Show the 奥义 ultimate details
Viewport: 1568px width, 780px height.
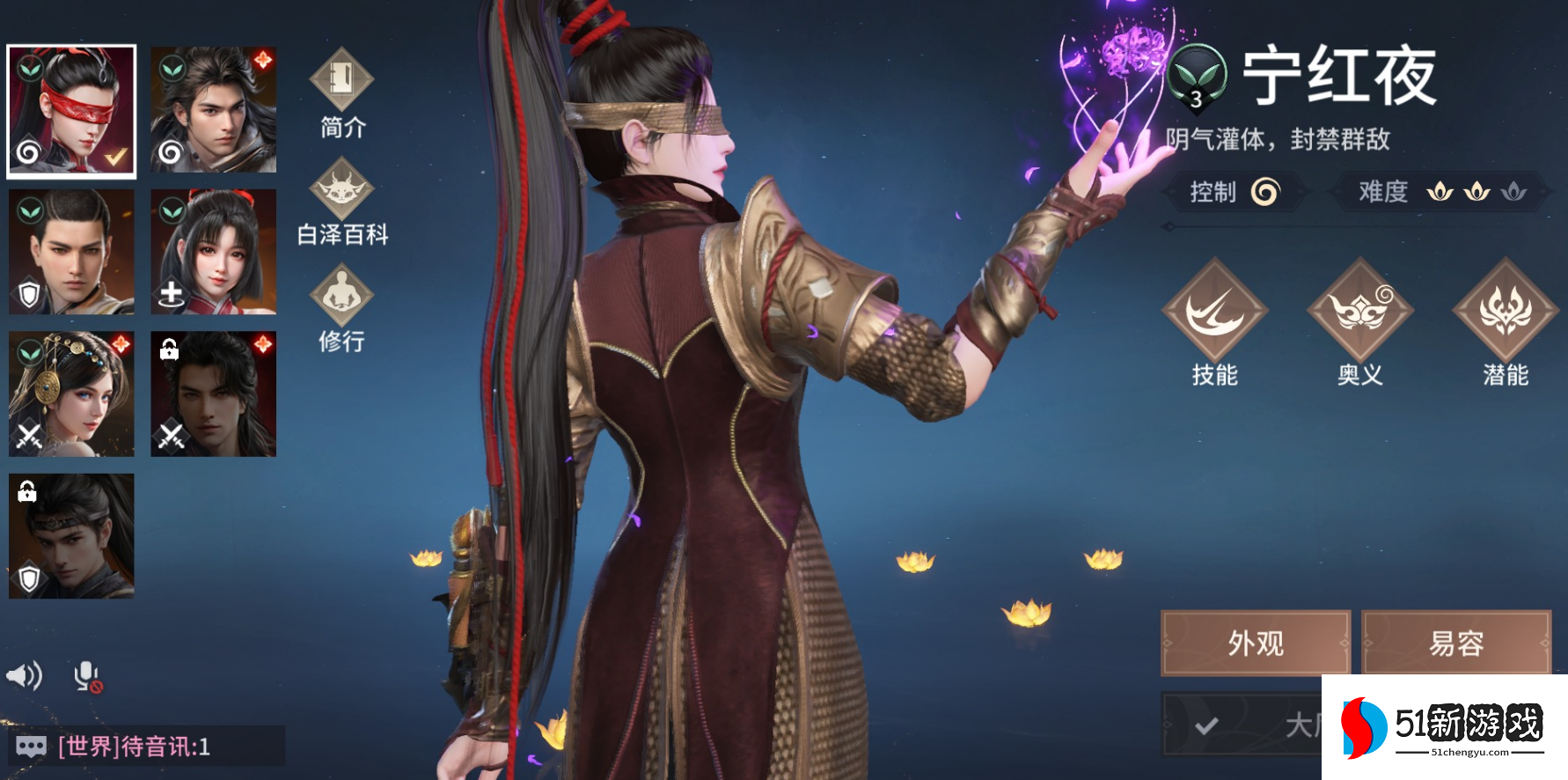1359,322
